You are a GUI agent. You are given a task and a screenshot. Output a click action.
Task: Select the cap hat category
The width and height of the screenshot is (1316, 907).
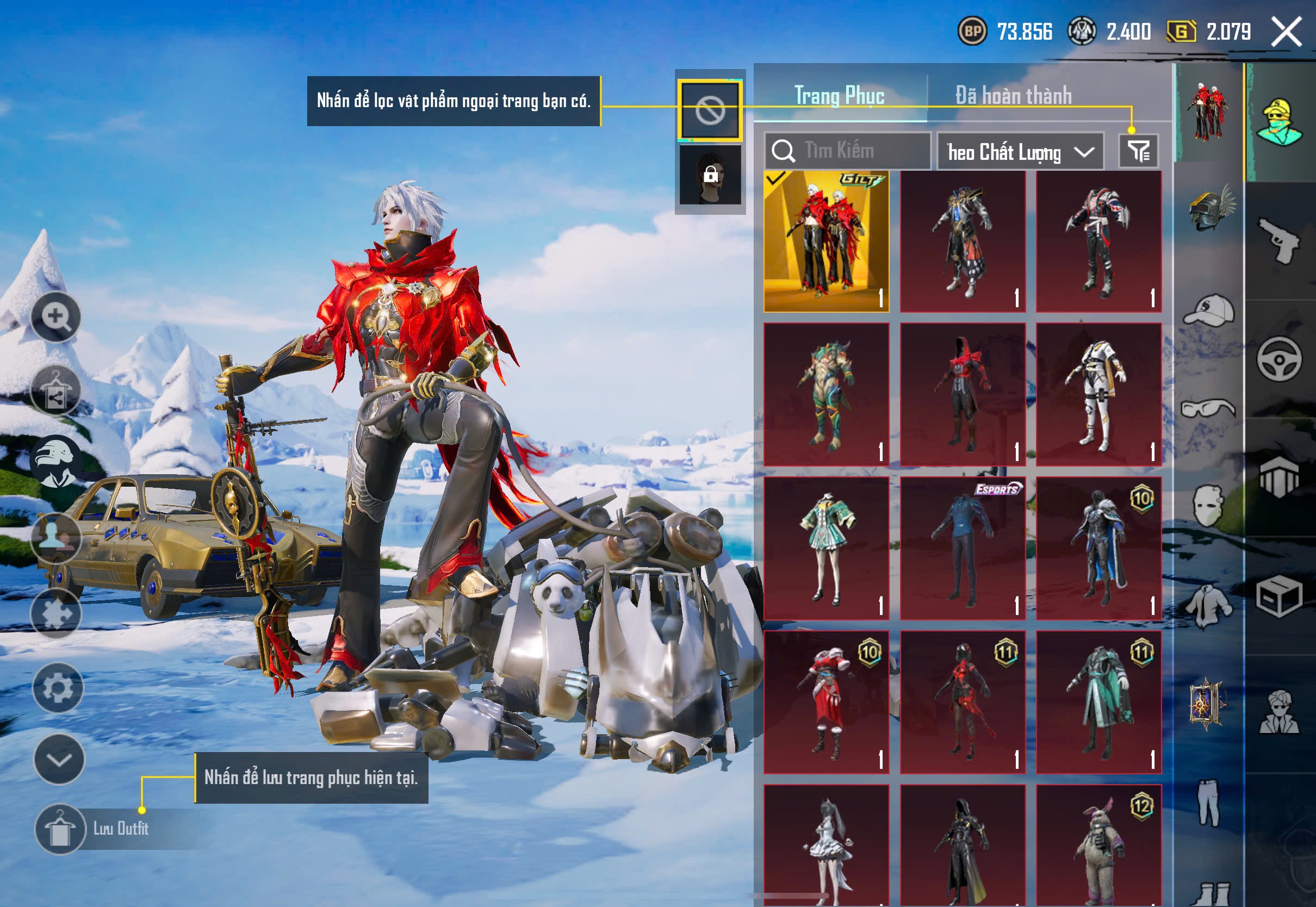pos(1209,310)
